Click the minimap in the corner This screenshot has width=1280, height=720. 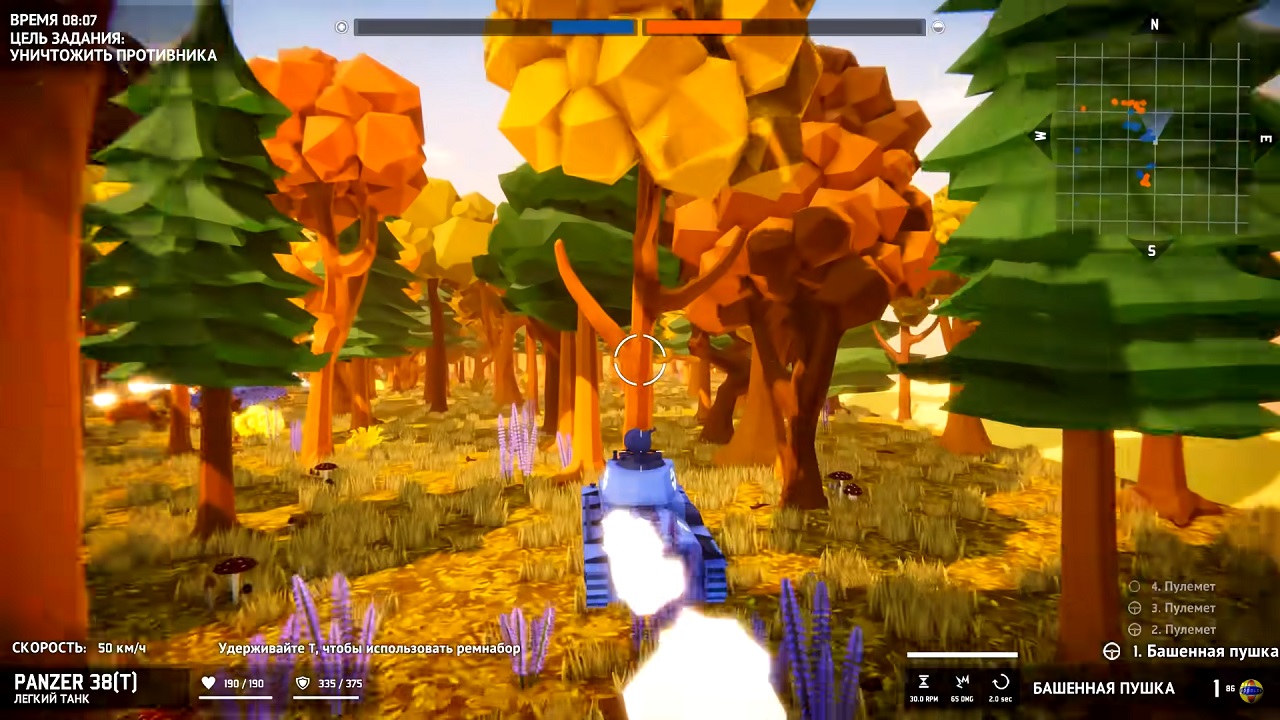1152,139
